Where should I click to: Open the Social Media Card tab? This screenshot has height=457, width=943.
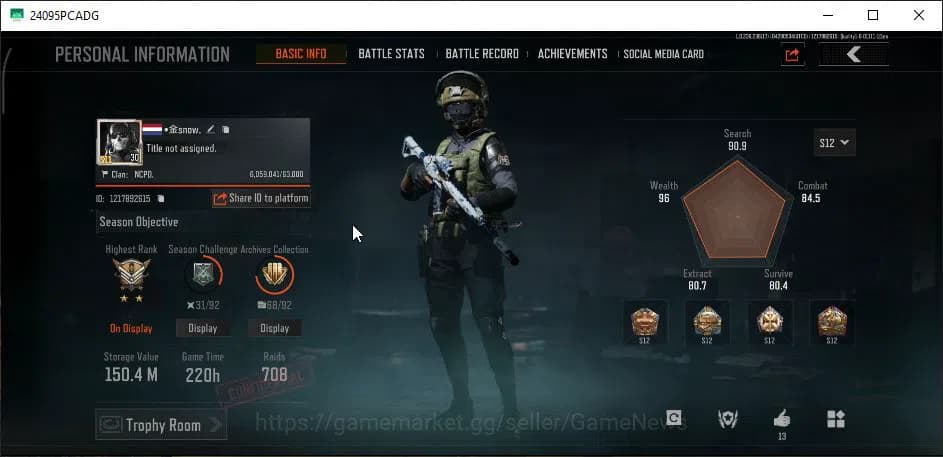tap(663, 54)
